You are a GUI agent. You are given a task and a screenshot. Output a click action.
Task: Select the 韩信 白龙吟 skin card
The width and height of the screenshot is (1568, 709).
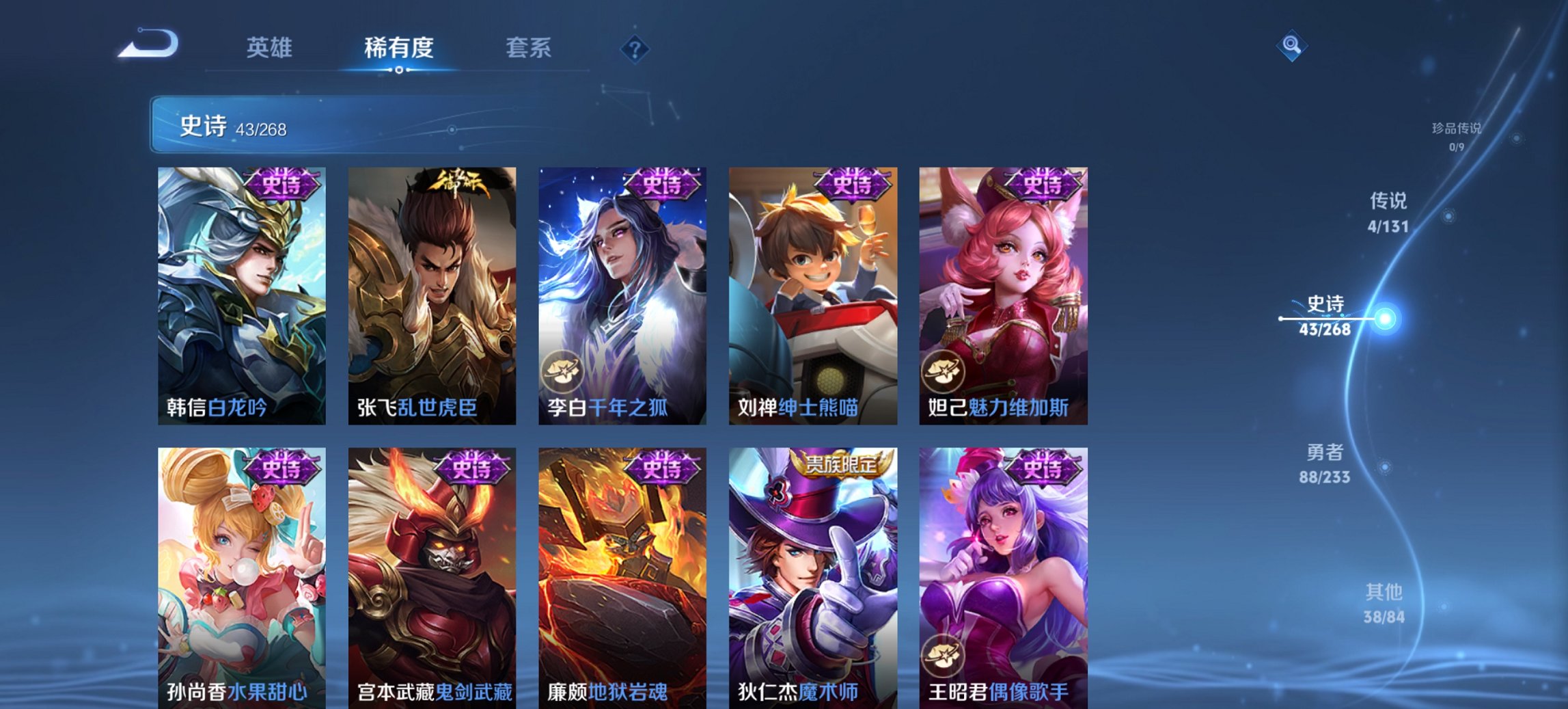point(243,294)
